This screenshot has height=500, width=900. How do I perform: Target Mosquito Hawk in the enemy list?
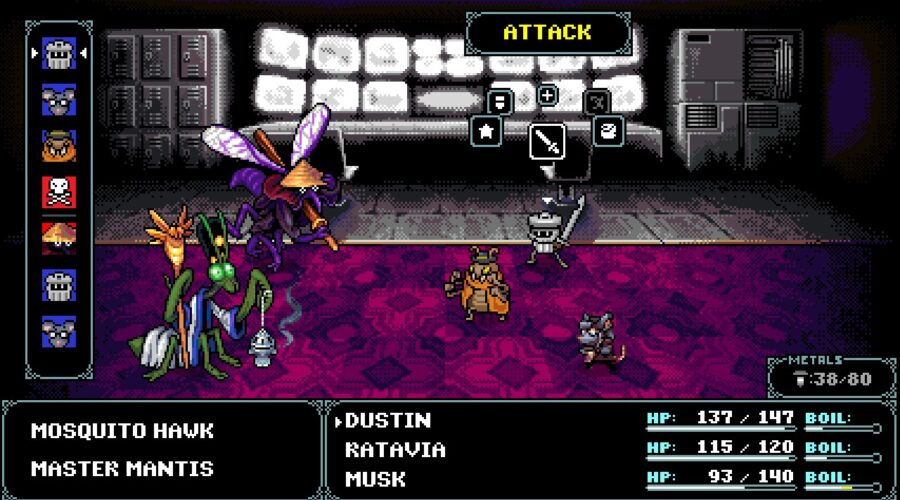pyautogui.click(x=122, y=431)
